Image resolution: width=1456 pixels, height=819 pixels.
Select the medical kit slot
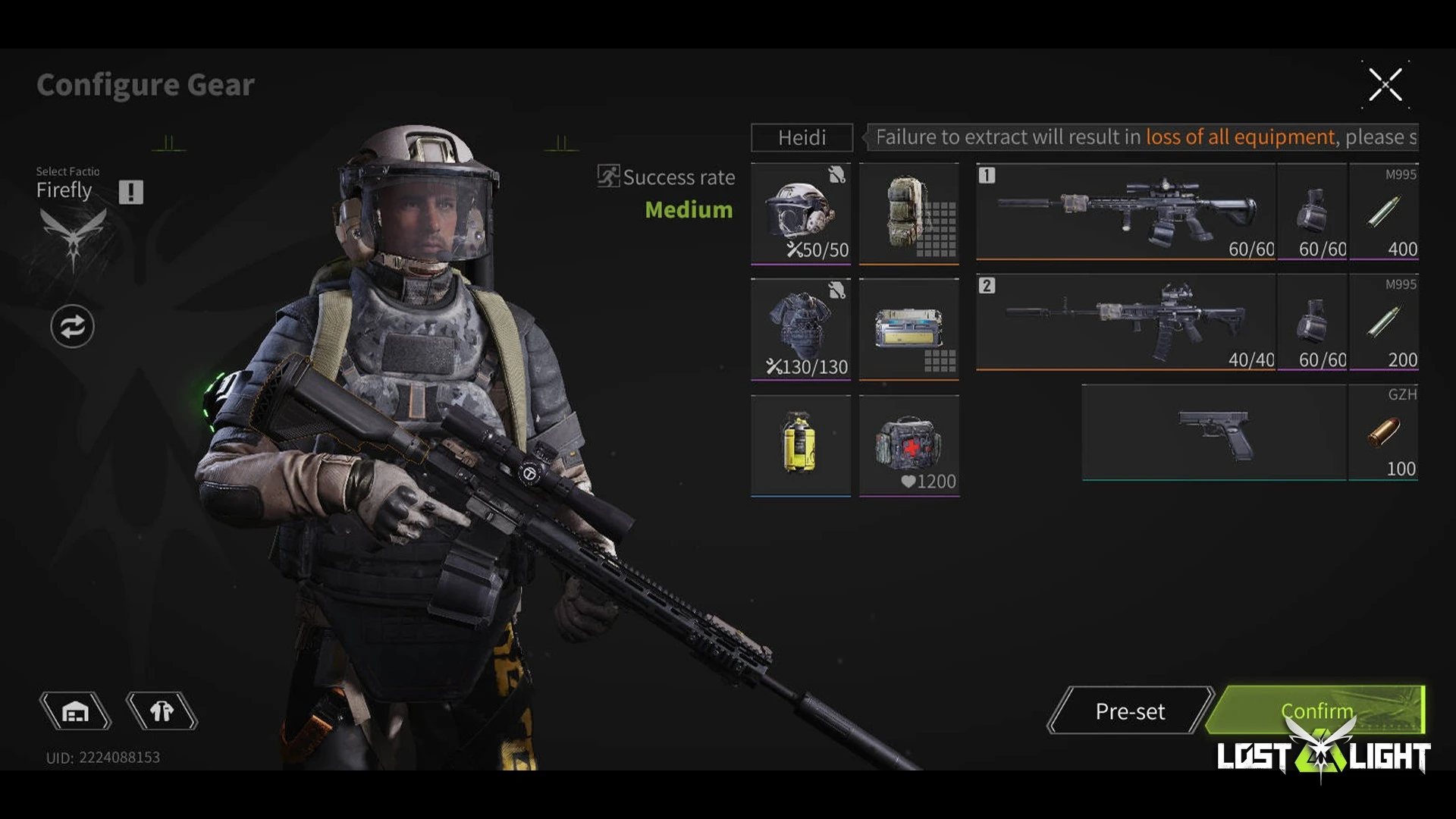point(908,445)
